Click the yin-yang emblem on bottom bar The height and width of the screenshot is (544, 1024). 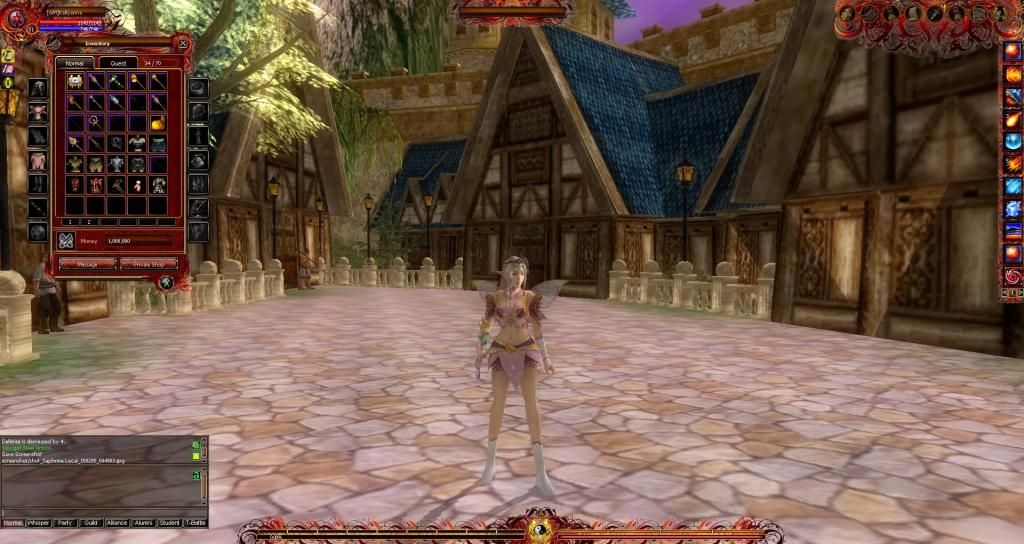click(x=542, y=530)
